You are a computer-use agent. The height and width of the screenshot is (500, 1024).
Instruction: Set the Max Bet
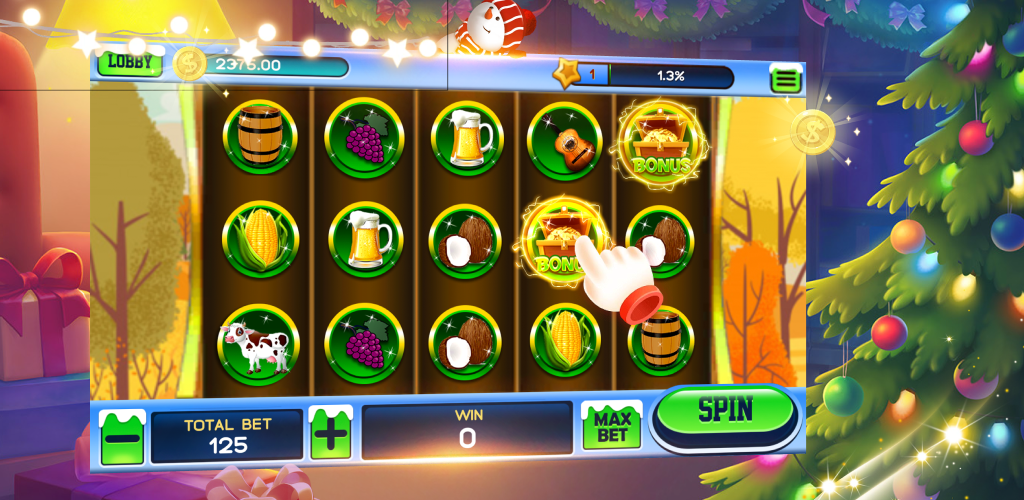coord(612,428)
